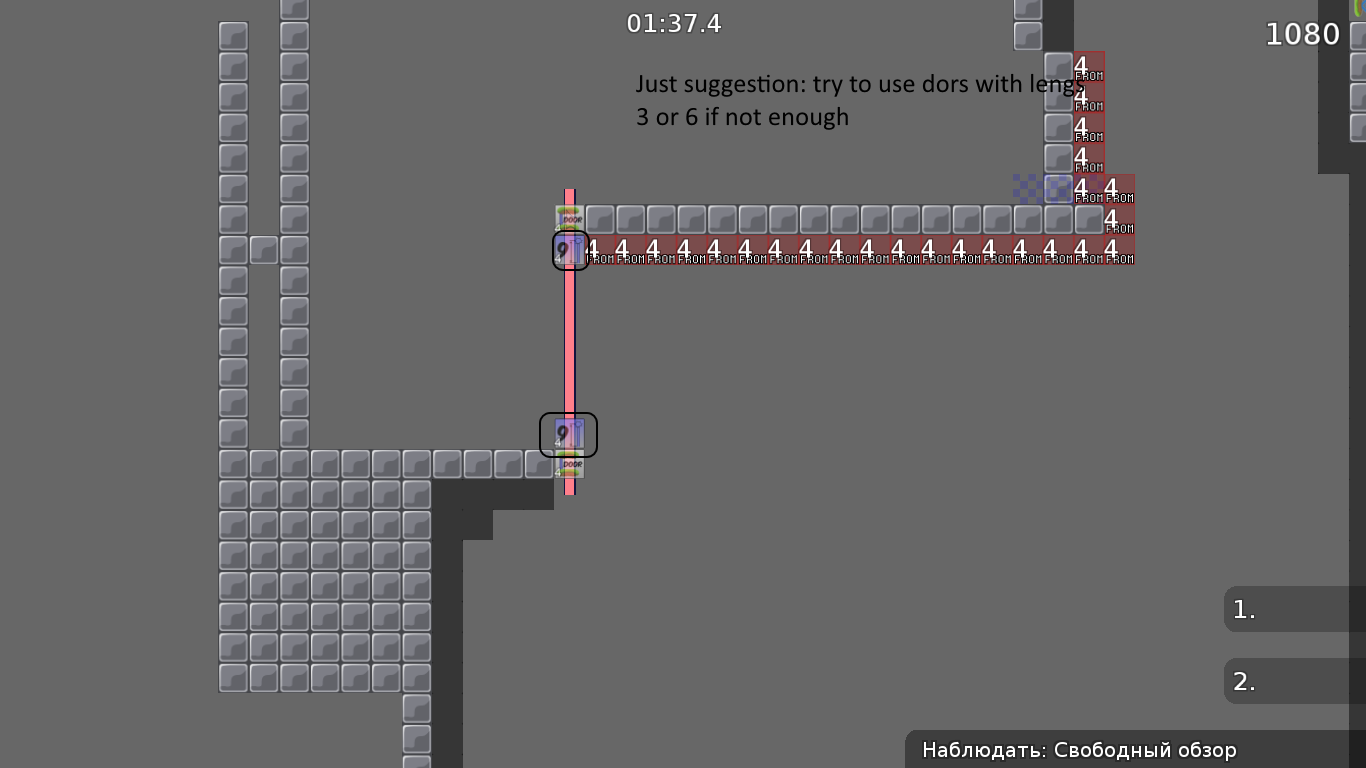Select the topmost FROM 4 tile in the vertical column
This screenshot has width=1366, height=768.
point(1088,66)
